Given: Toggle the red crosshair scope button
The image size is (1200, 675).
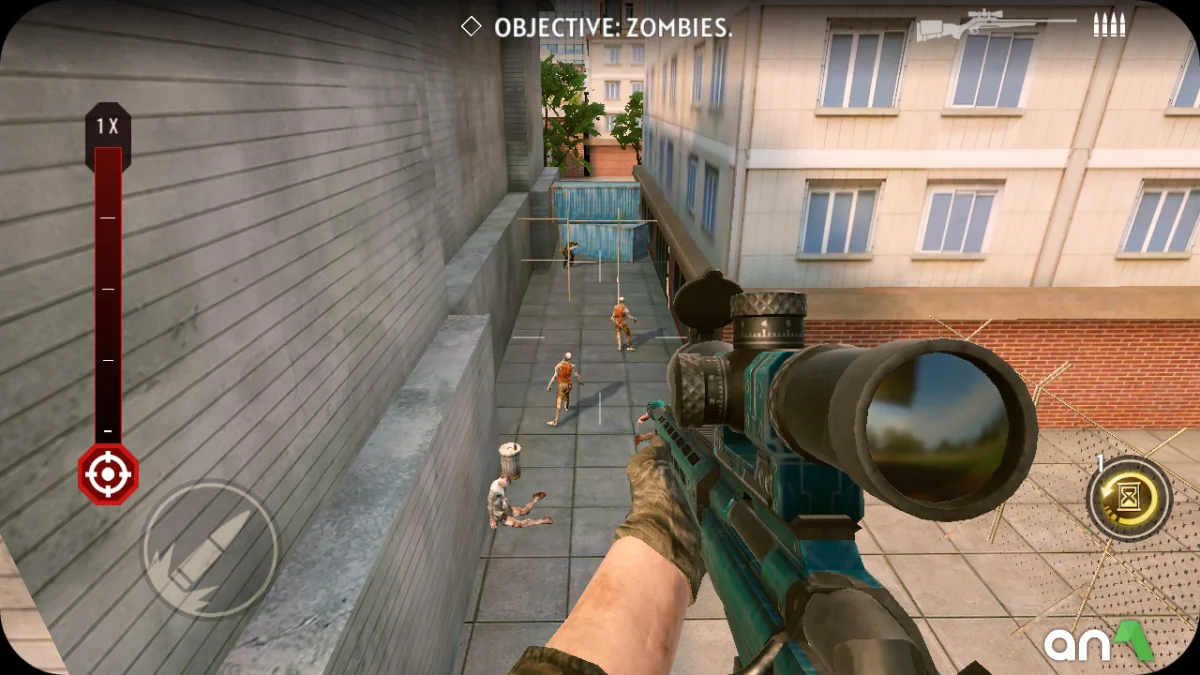Looking at the screenshot, I should [x=108, y=474].
